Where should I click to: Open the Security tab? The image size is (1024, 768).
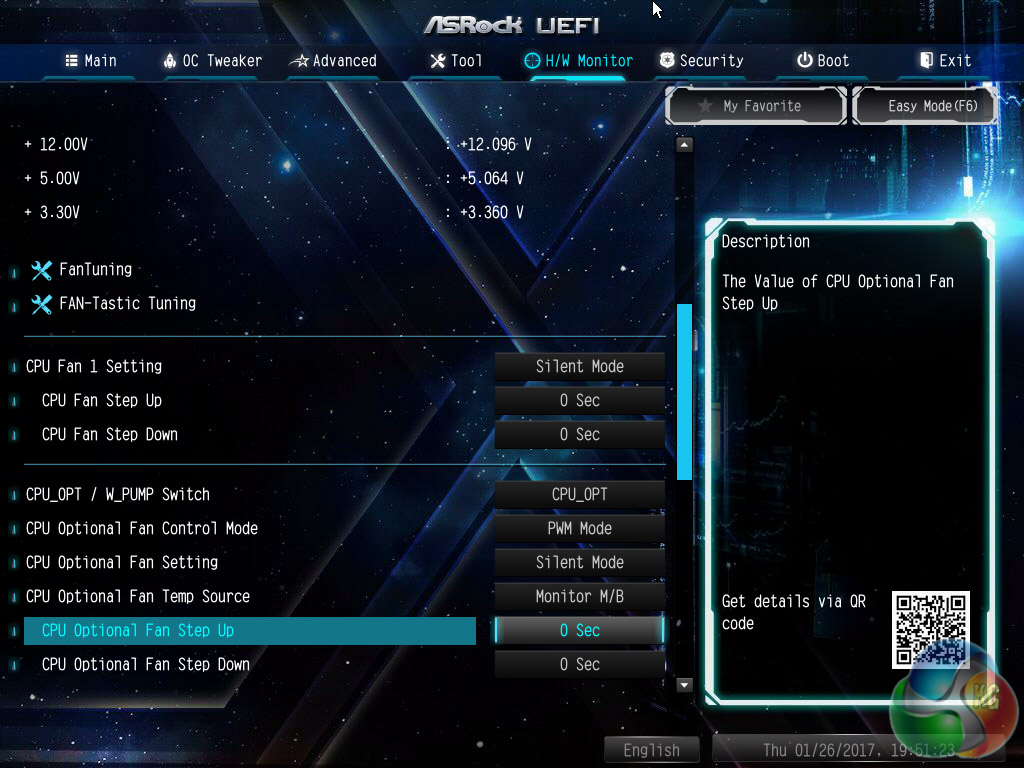pyautogui.click(x=701, y=61)
